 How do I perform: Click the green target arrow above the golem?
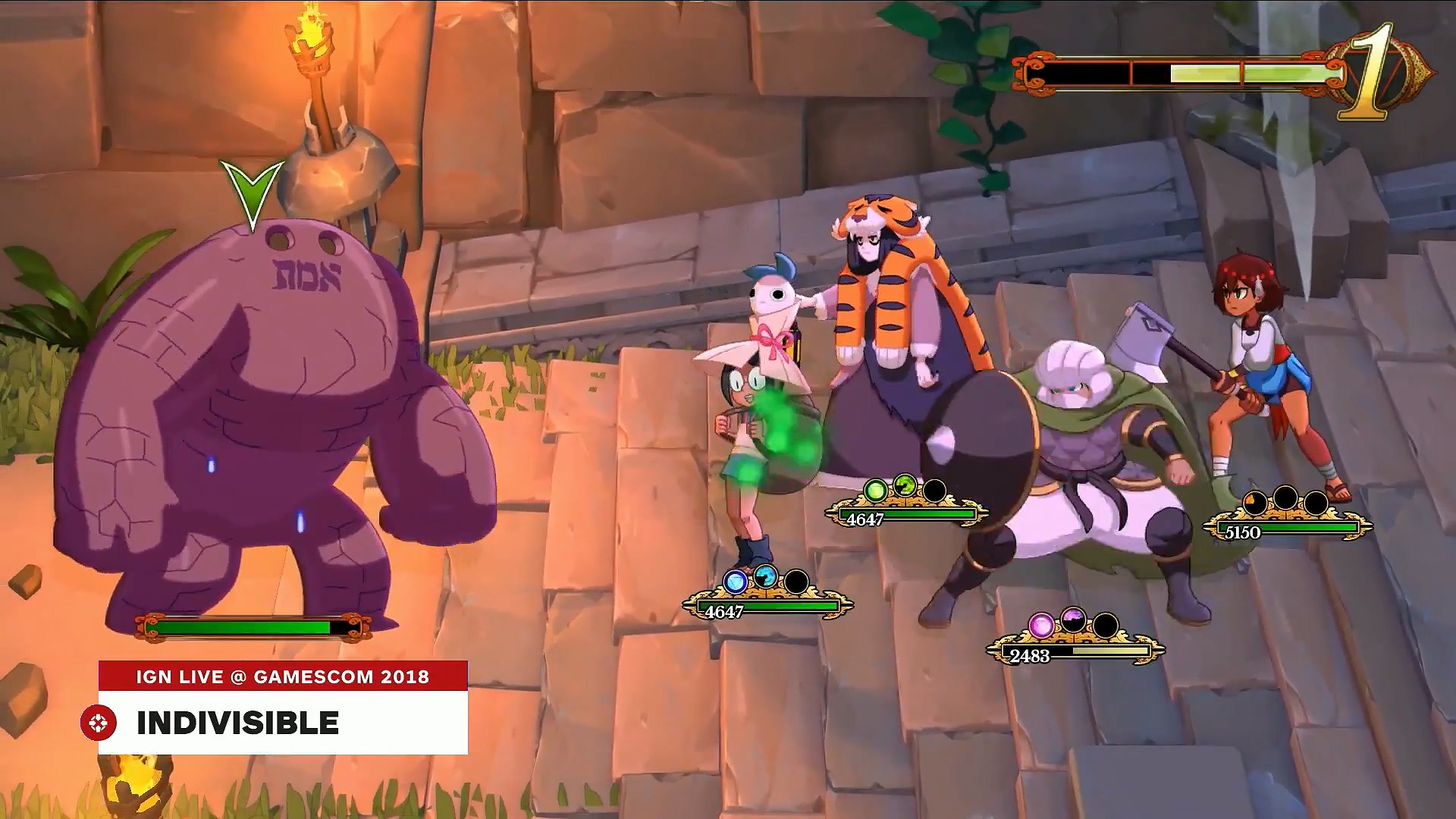[x=251, y=192]
